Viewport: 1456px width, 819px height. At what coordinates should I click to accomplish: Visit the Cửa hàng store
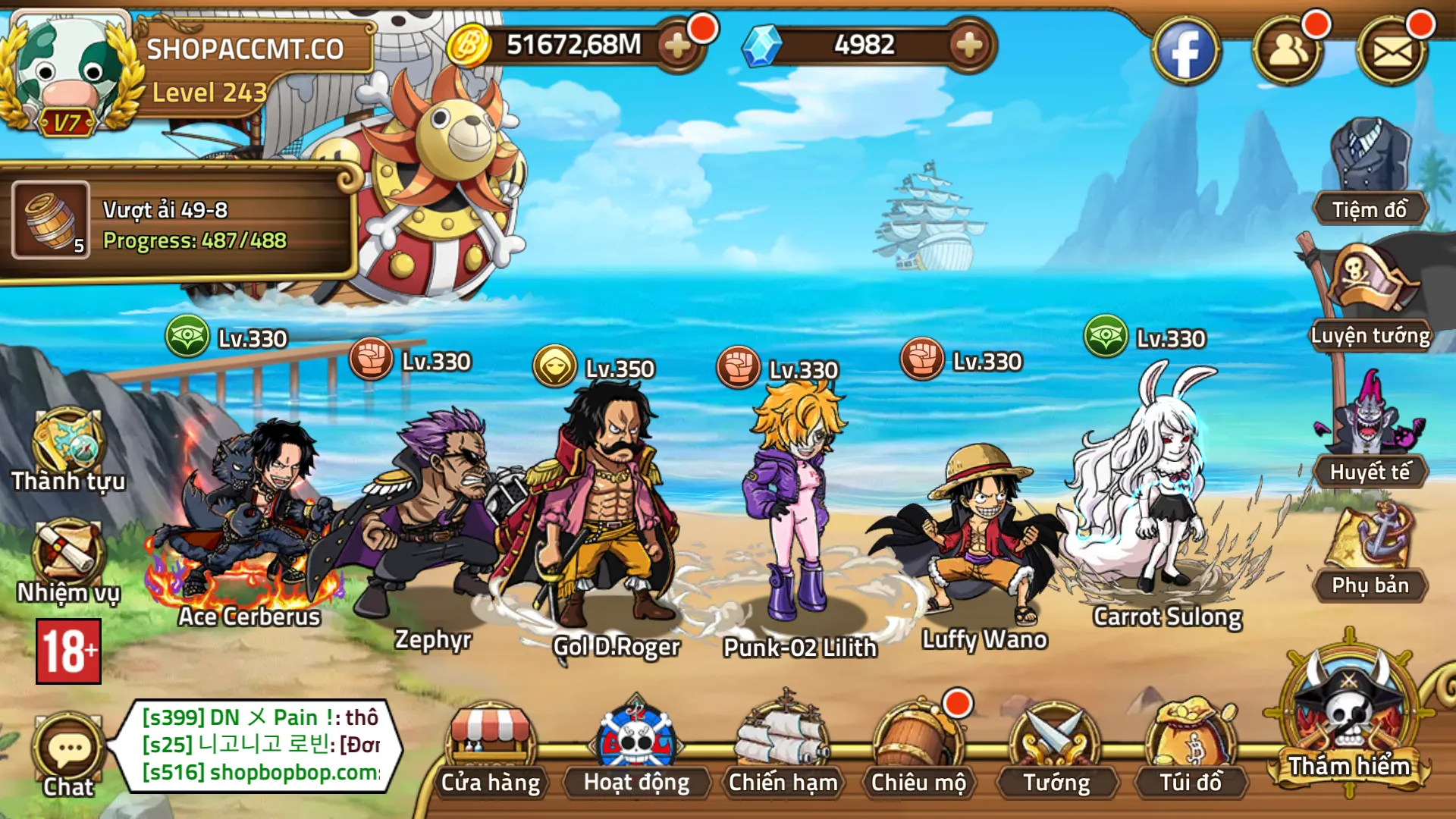coord(491,747)
